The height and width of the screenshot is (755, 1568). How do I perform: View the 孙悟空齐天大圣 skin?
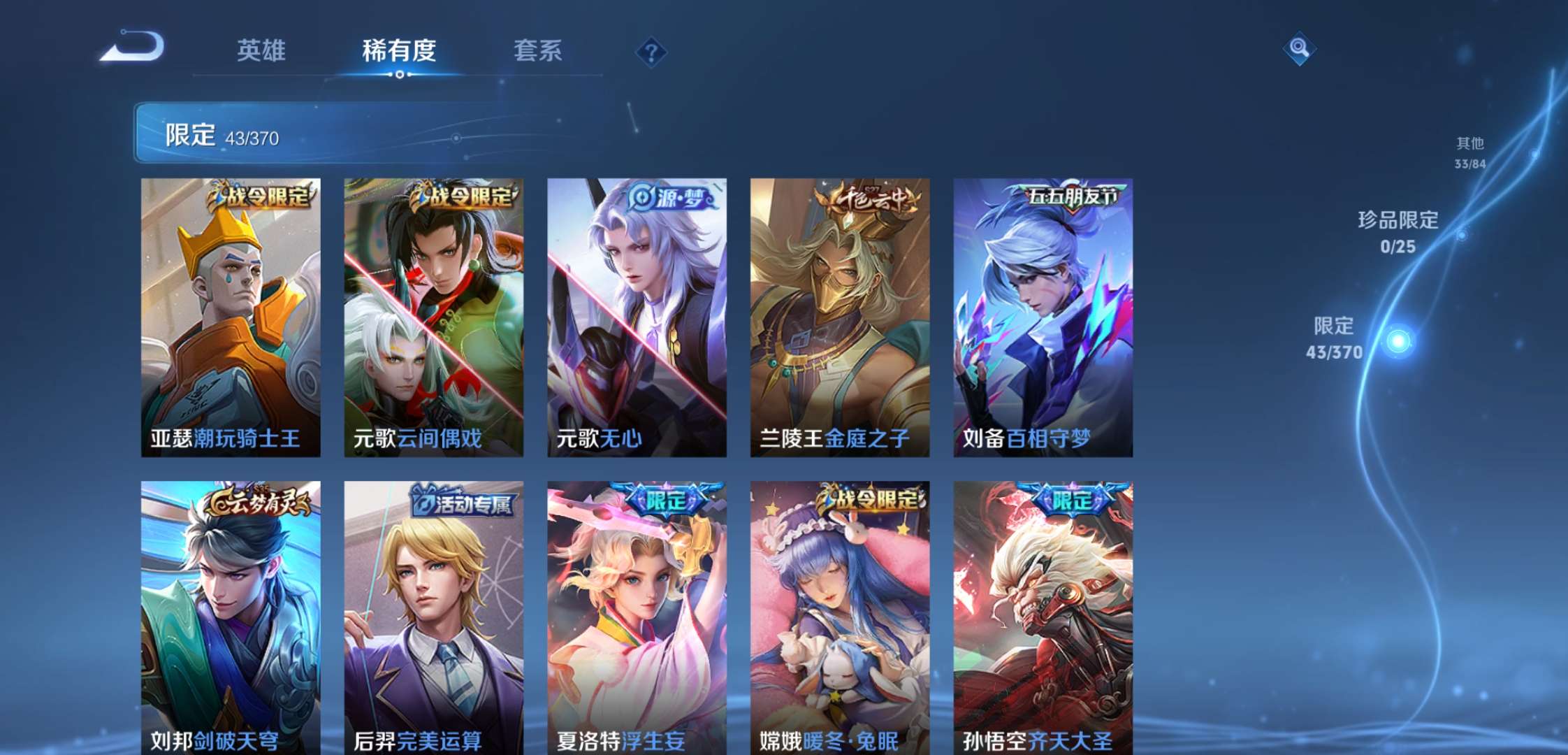1042,615
